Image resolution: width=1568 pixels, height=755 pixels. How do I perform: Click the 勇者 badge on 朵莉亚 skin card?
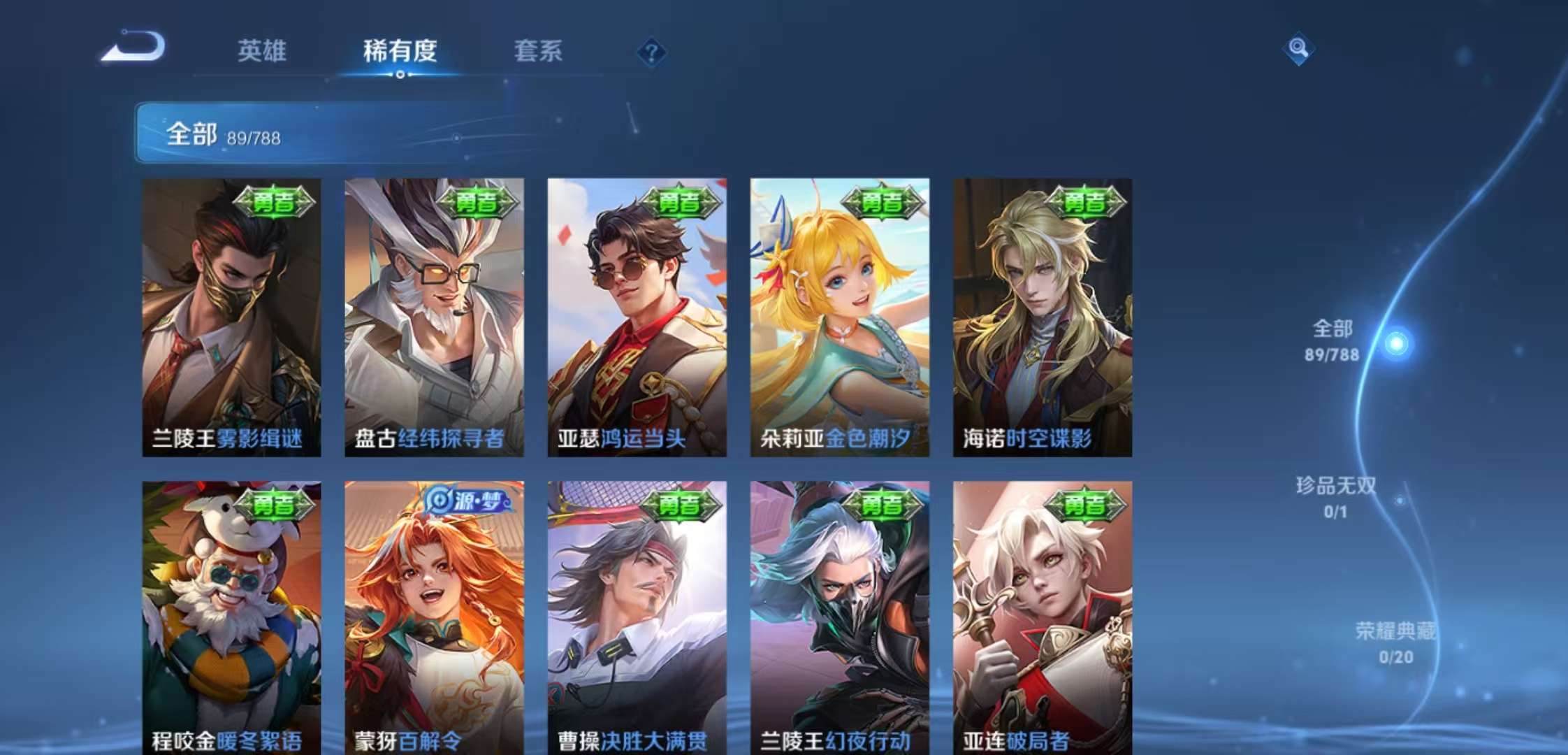[882, 202]
